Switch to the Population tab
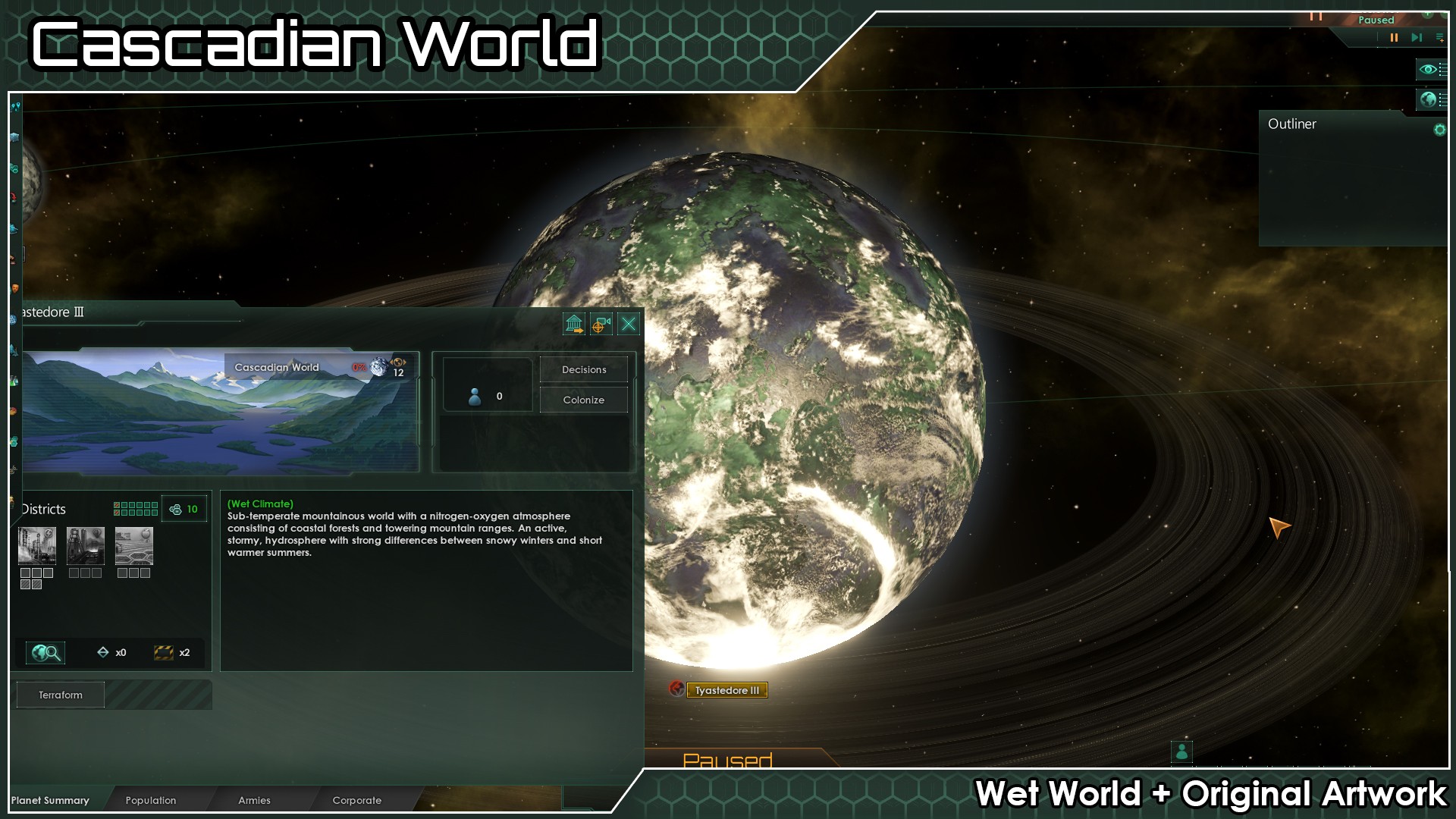The width and height of the screenshot is (1456, 819). [x=150, y=800]
